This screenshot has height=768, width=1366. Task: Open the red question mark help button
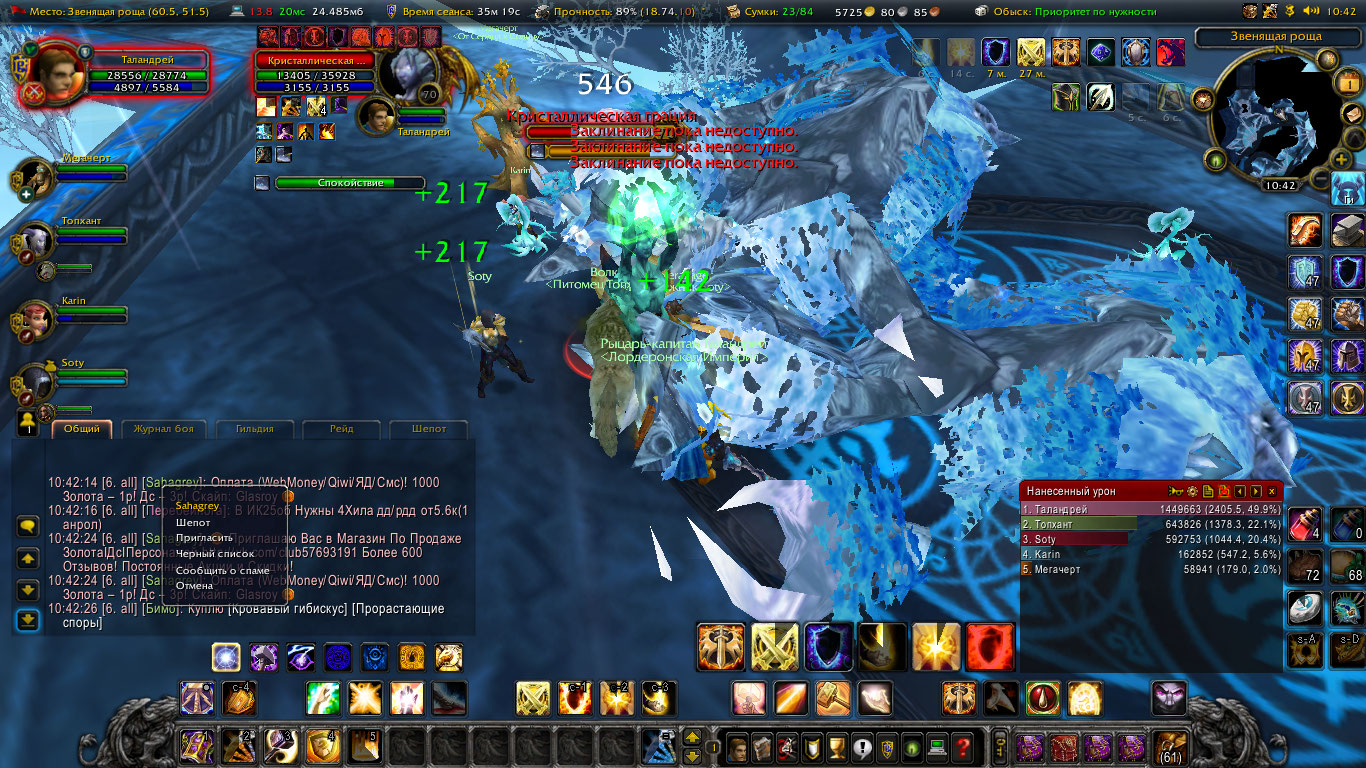[962, 746]
